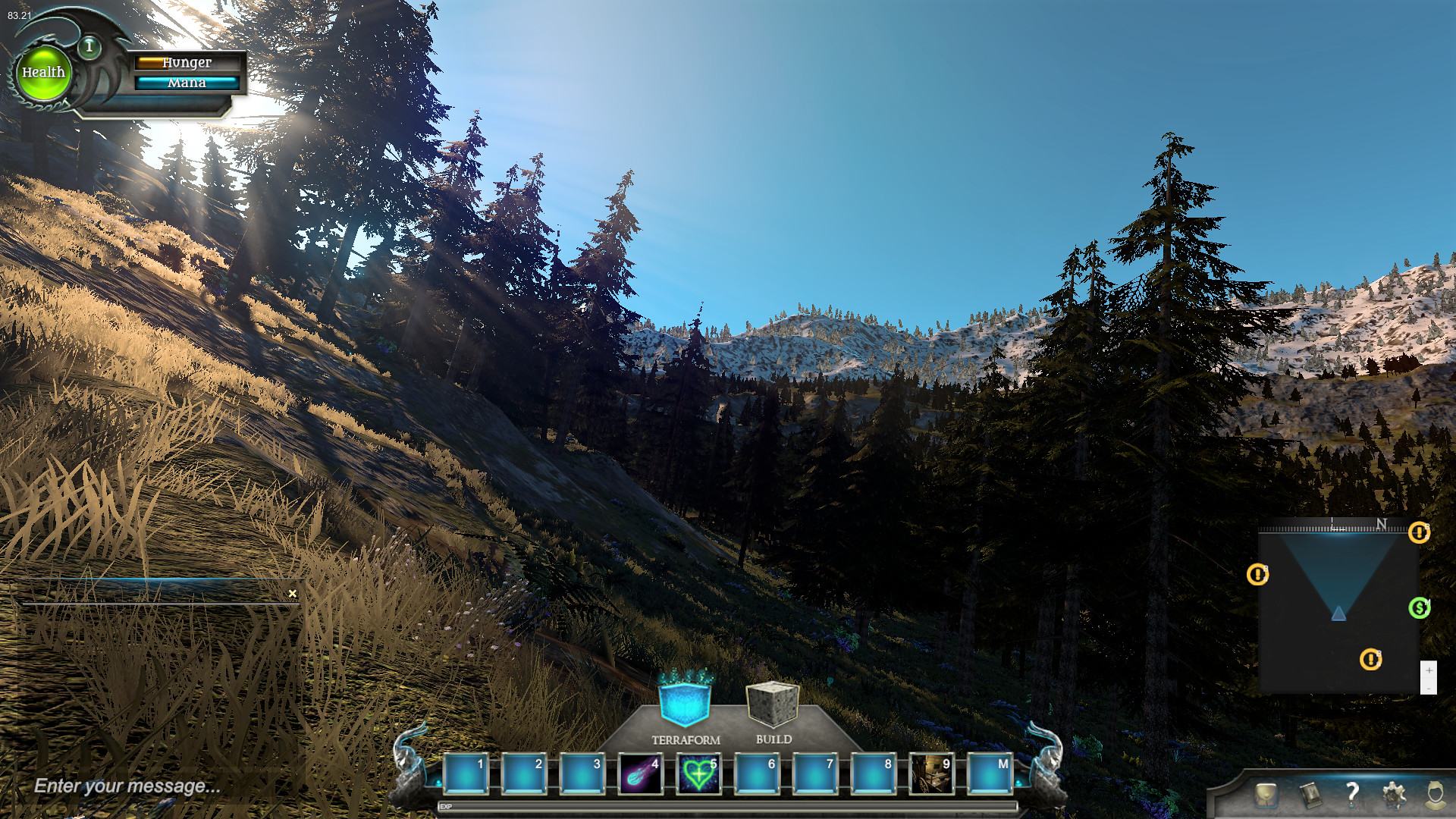Click the hotbar slot labeled M
The width and height of the screenshot is (1456, 819).
pos(989,773)
